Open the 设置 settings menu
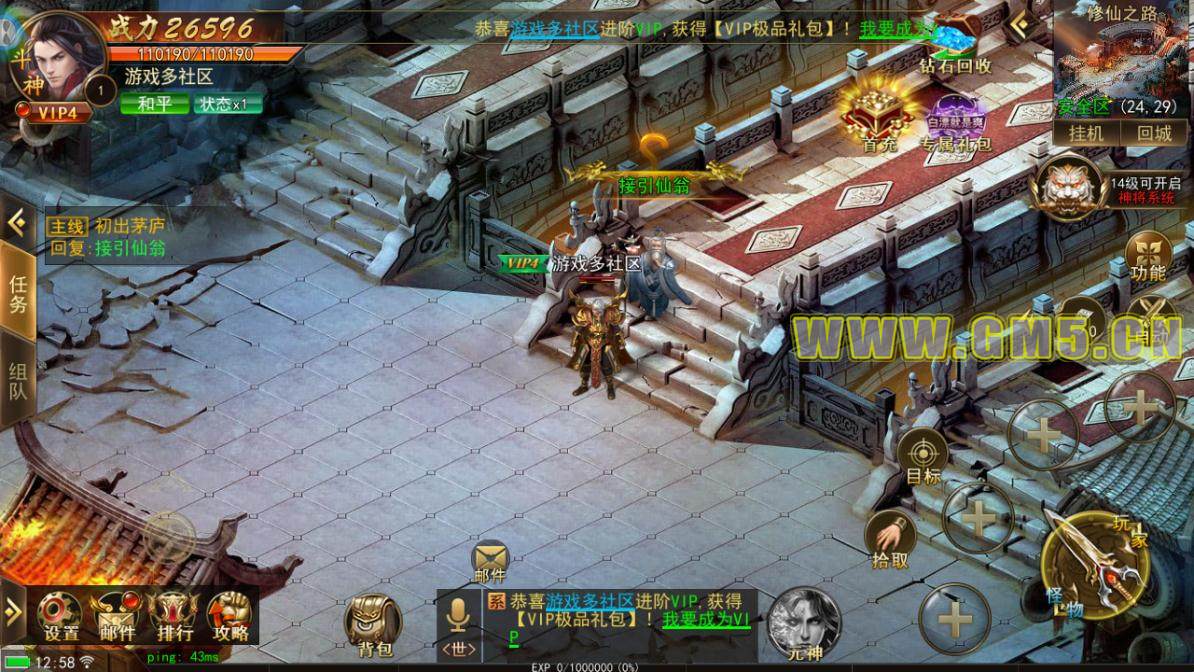Screen dimensions: 1194x672 [62, 615]
